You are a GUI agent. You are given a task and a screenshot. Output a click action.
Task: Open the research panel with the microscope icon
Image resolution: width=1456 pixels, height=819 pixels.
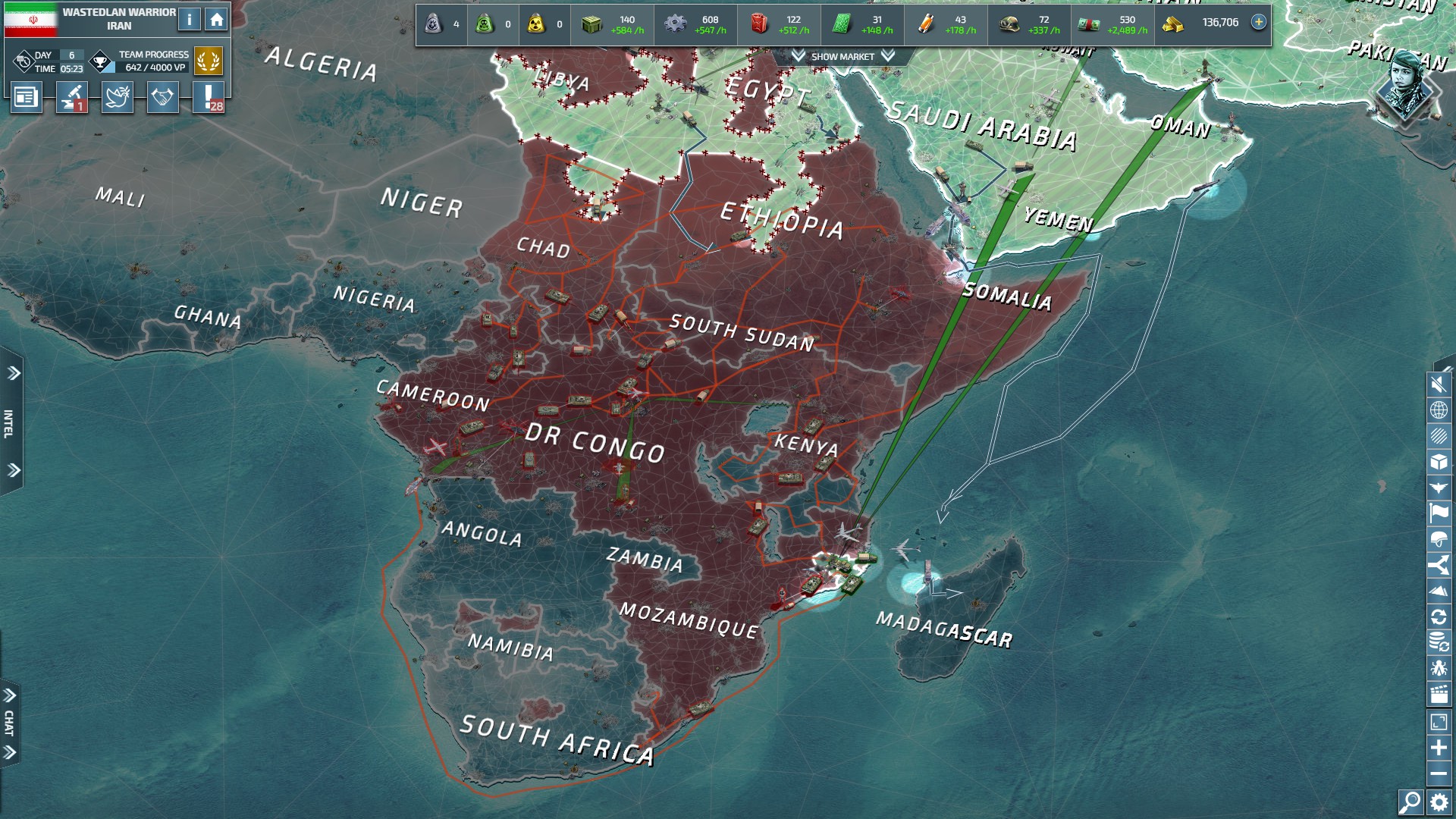72,97
